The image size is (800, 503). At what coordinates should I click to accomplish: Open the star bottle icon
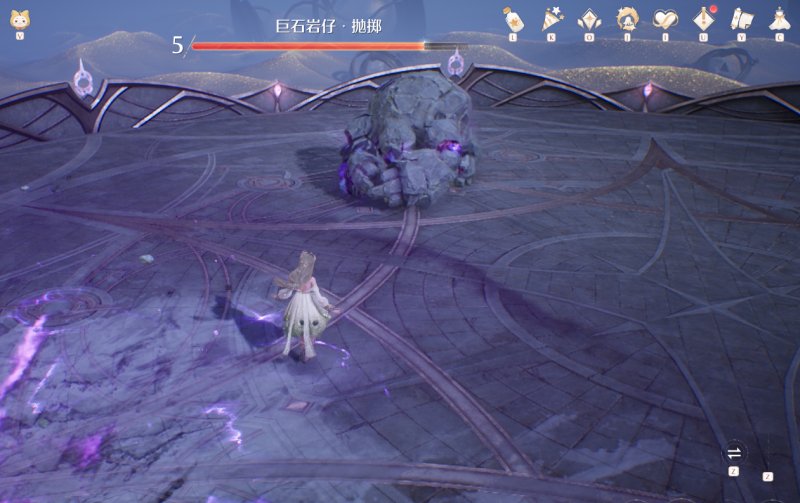tap(513, 20)
